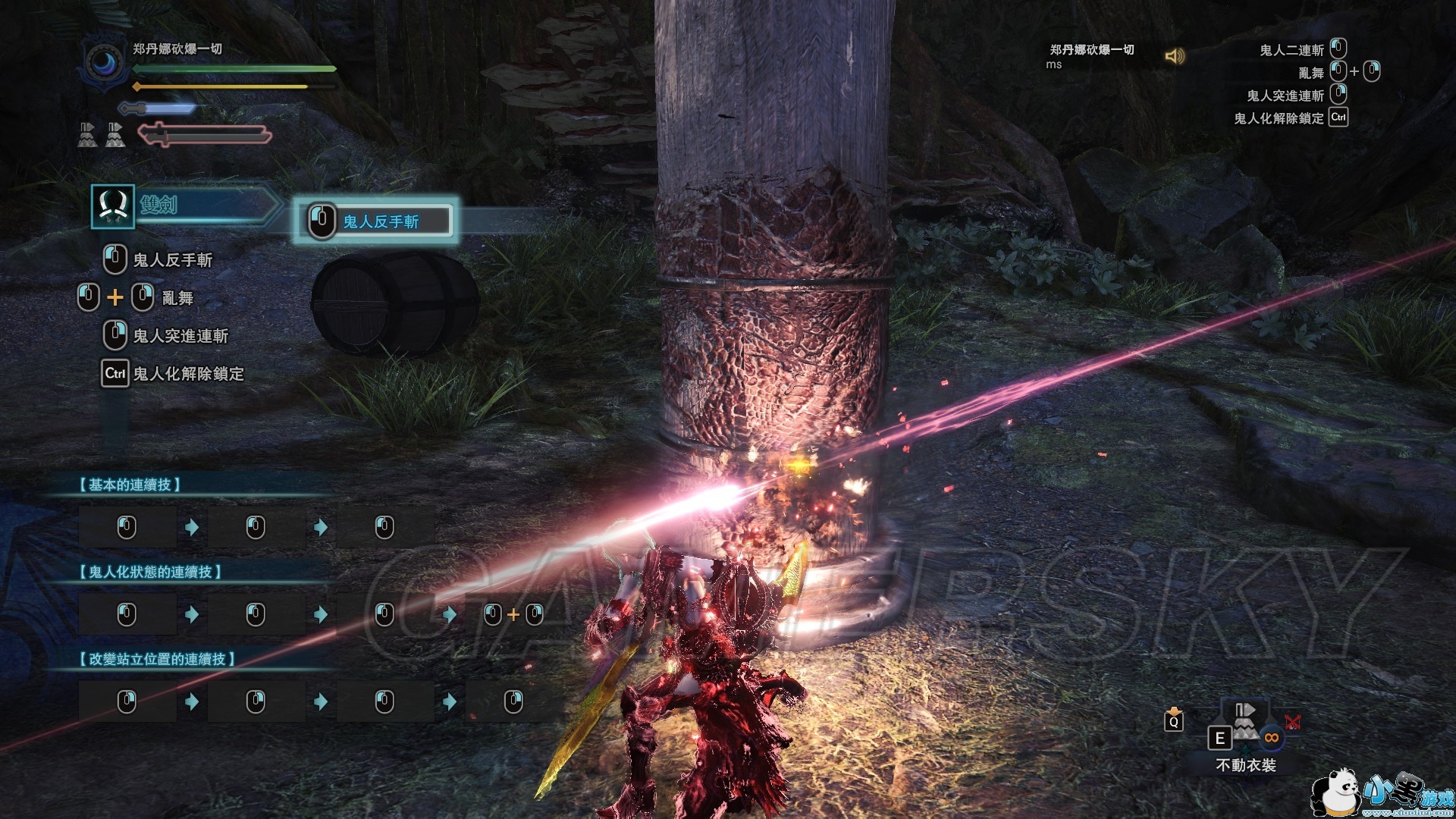Viewport: 1456px width, 819px height.
Task: Click the dual blades emblem icon
Action: point(113,206)
